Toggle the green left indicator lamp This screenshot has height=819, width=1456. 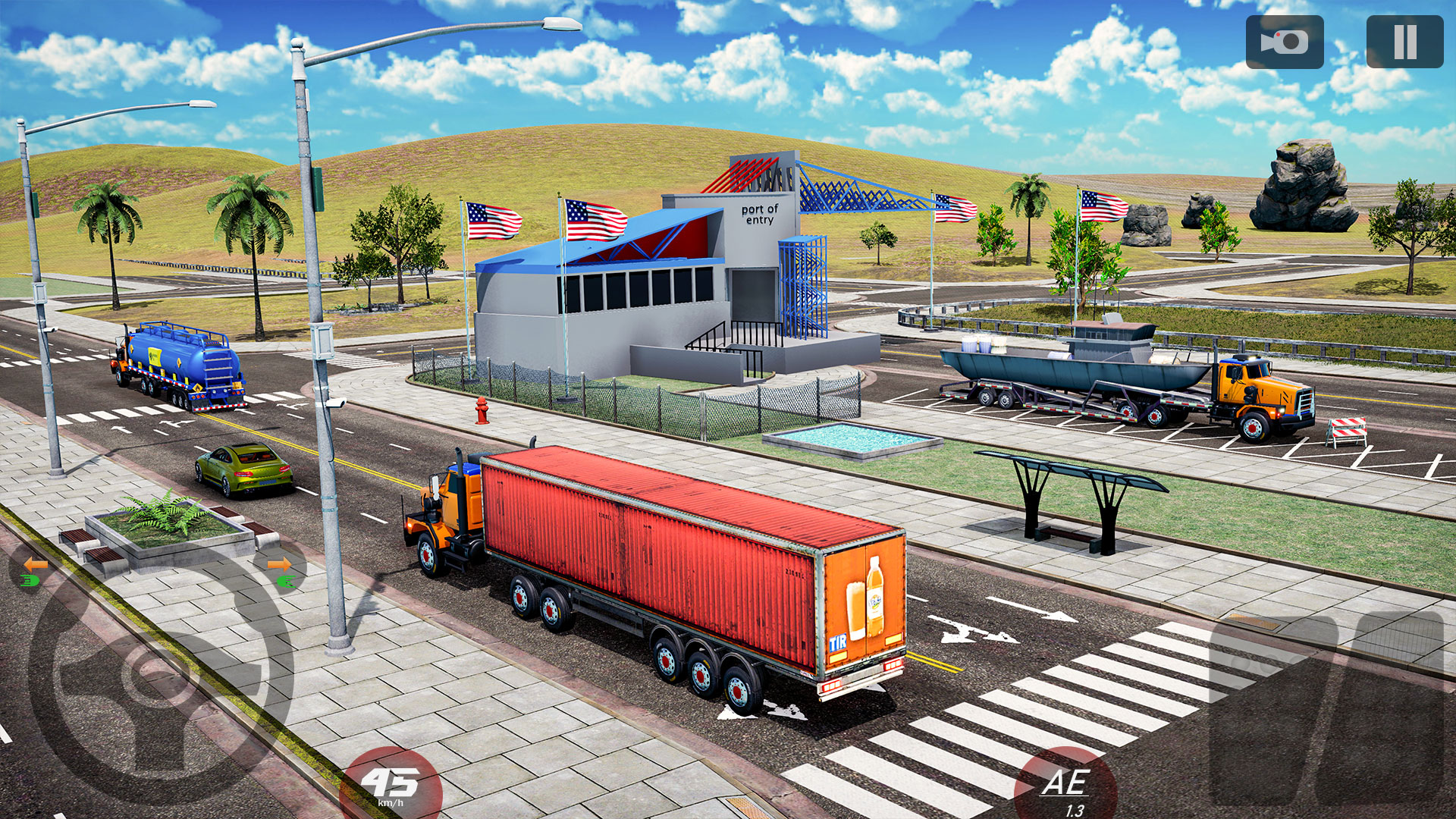coord(28,580)
